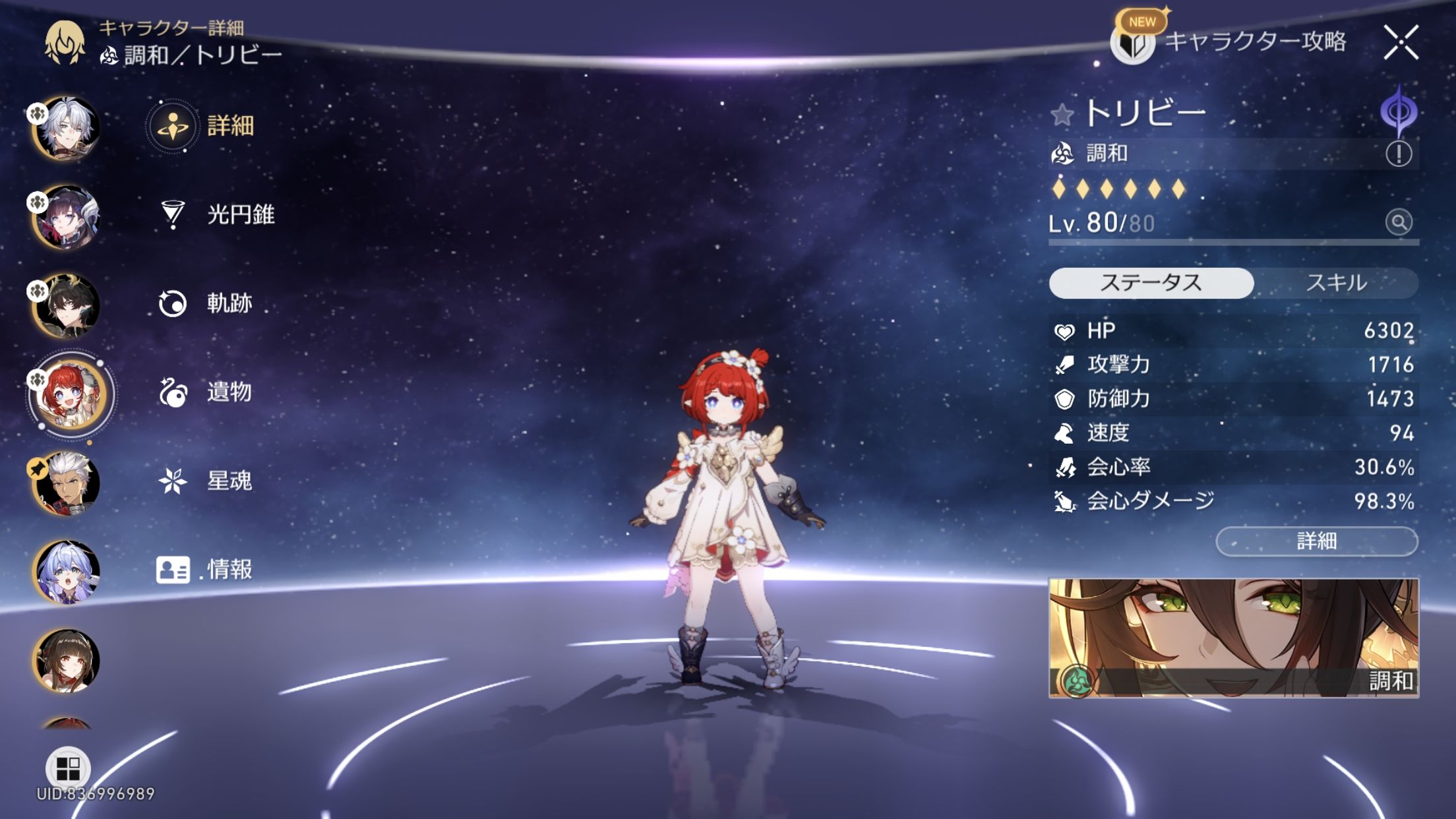
Task: Pick the black-haired character with gold horns
Action: click(x=67, y=305)
